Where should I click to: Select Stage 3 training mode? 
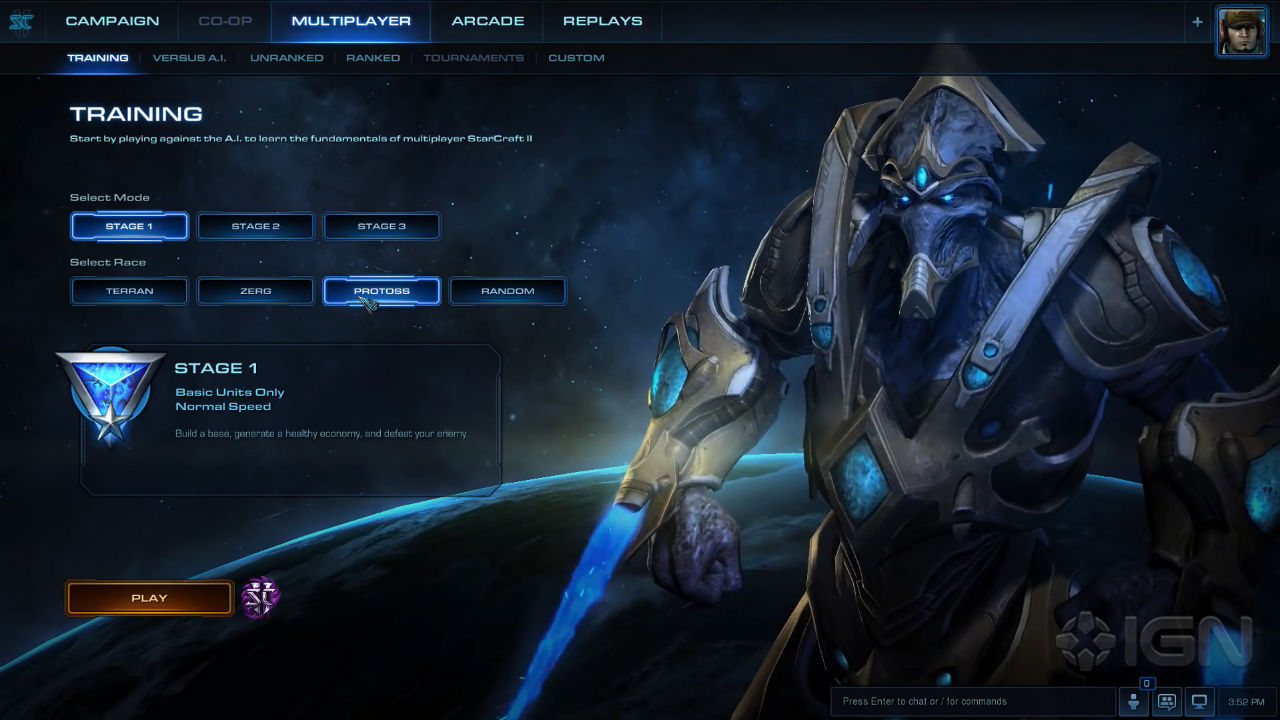(x=381, y=226)
